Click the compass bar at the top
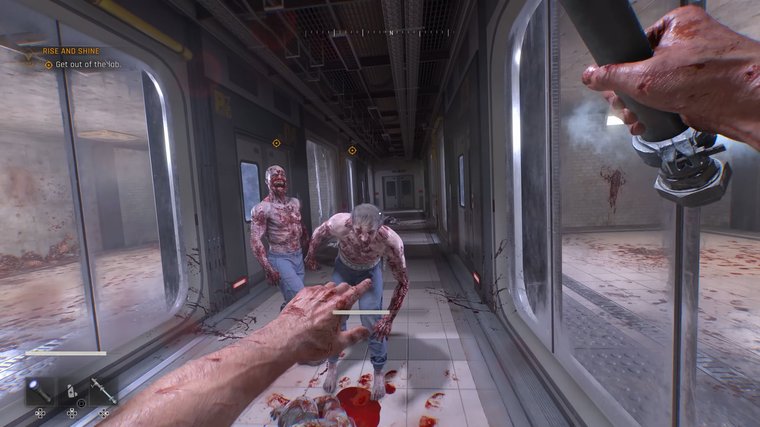Image resolution: width=760 pixels, height=427 pixels. pyautogui.click(x=378, y=32)
